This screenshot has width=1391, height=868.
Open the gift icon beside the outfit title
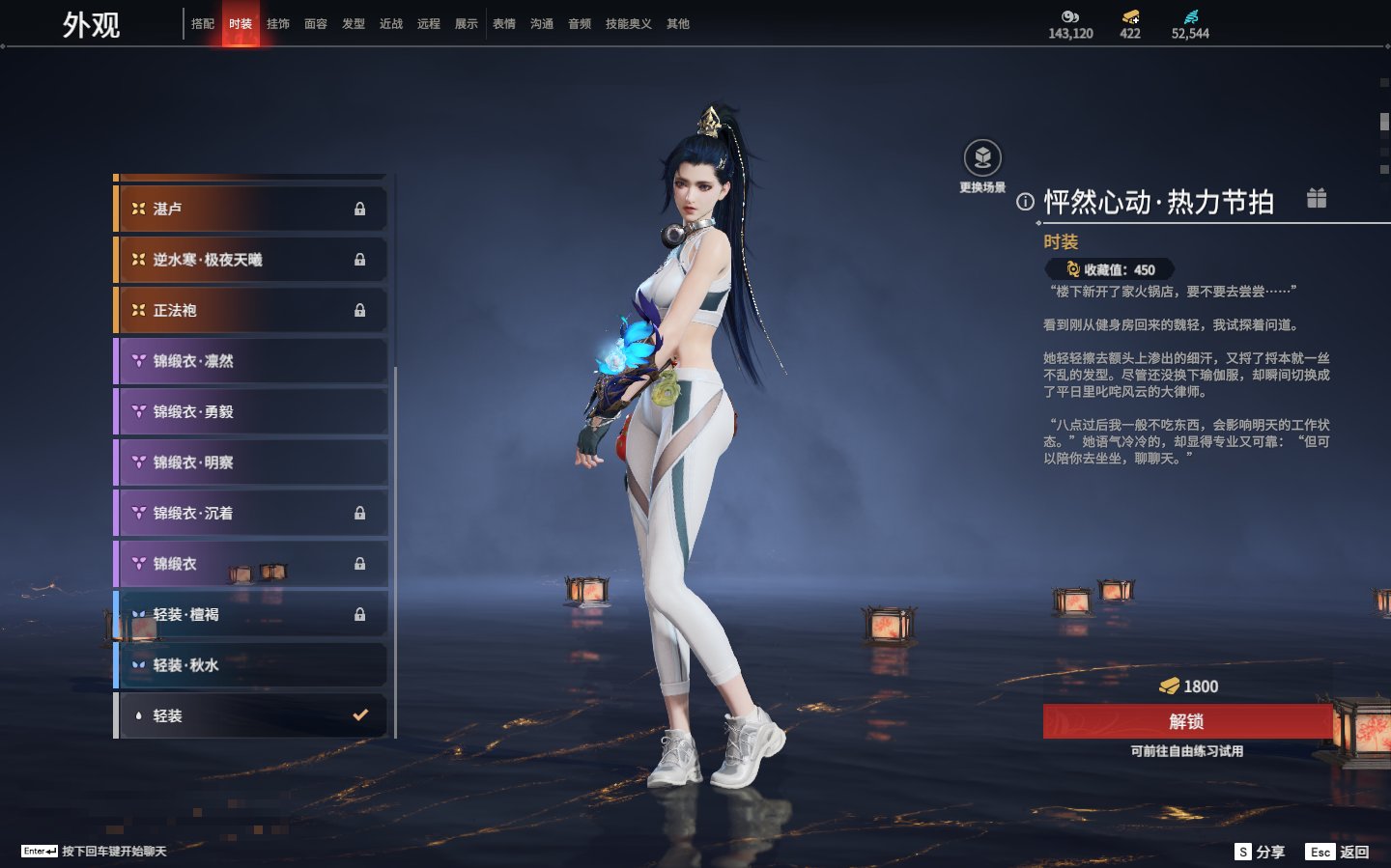tap(1317, 198)
